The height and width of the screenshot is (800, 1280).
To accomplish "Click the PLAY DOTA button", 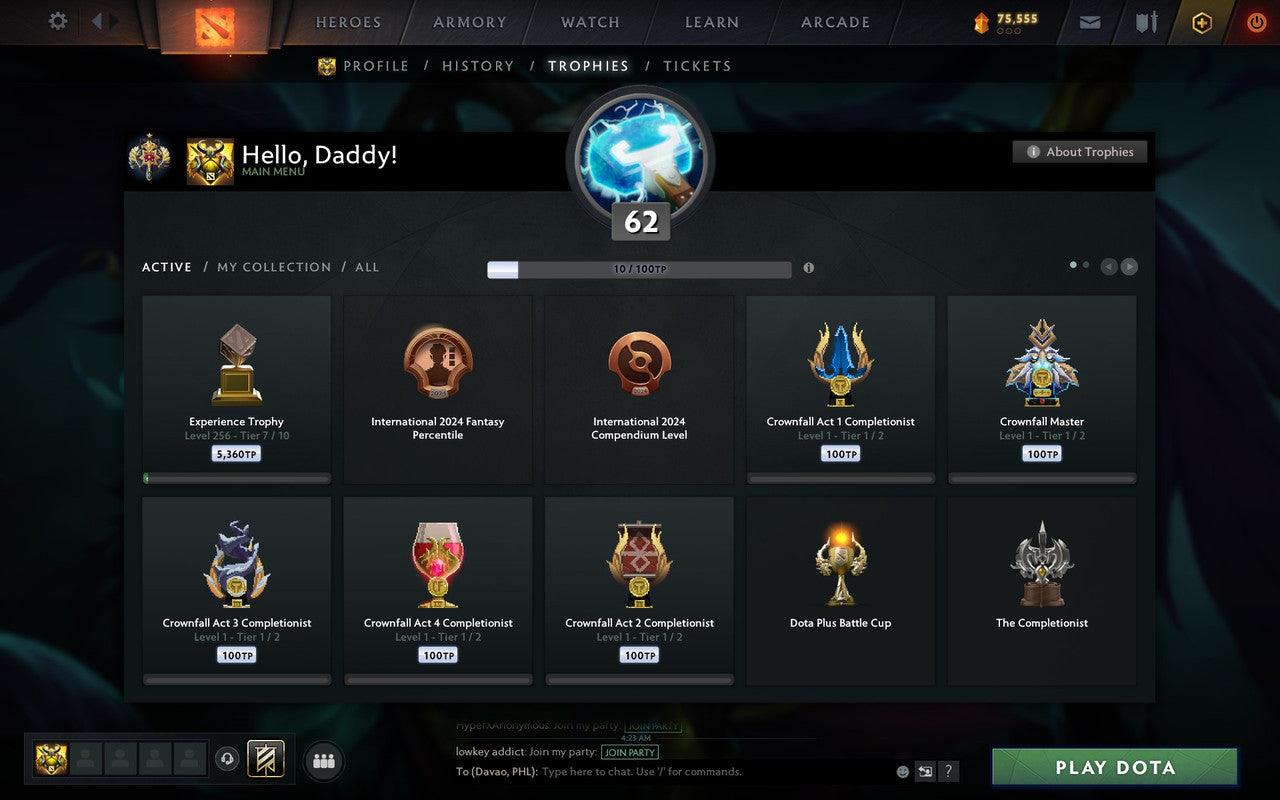I will [x=1113, y=767].
